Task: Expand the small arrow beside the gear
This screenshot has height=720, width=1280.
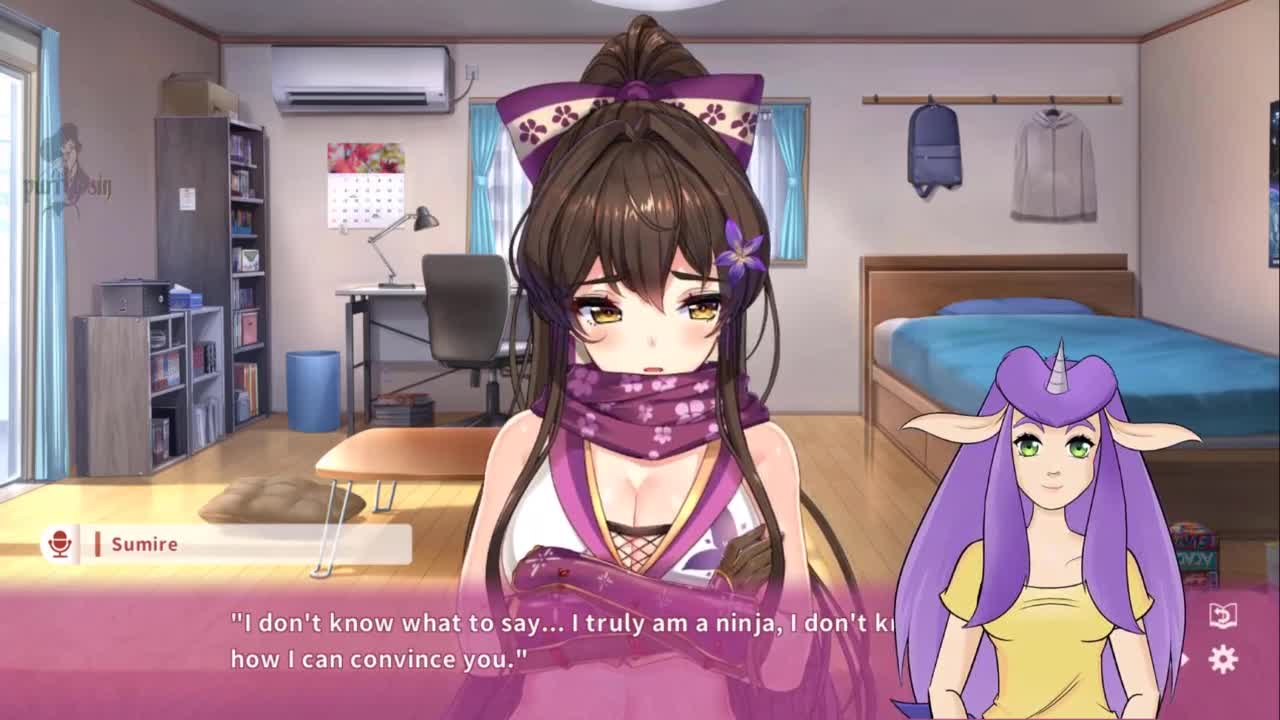Action: click(x=1187, y=659)
